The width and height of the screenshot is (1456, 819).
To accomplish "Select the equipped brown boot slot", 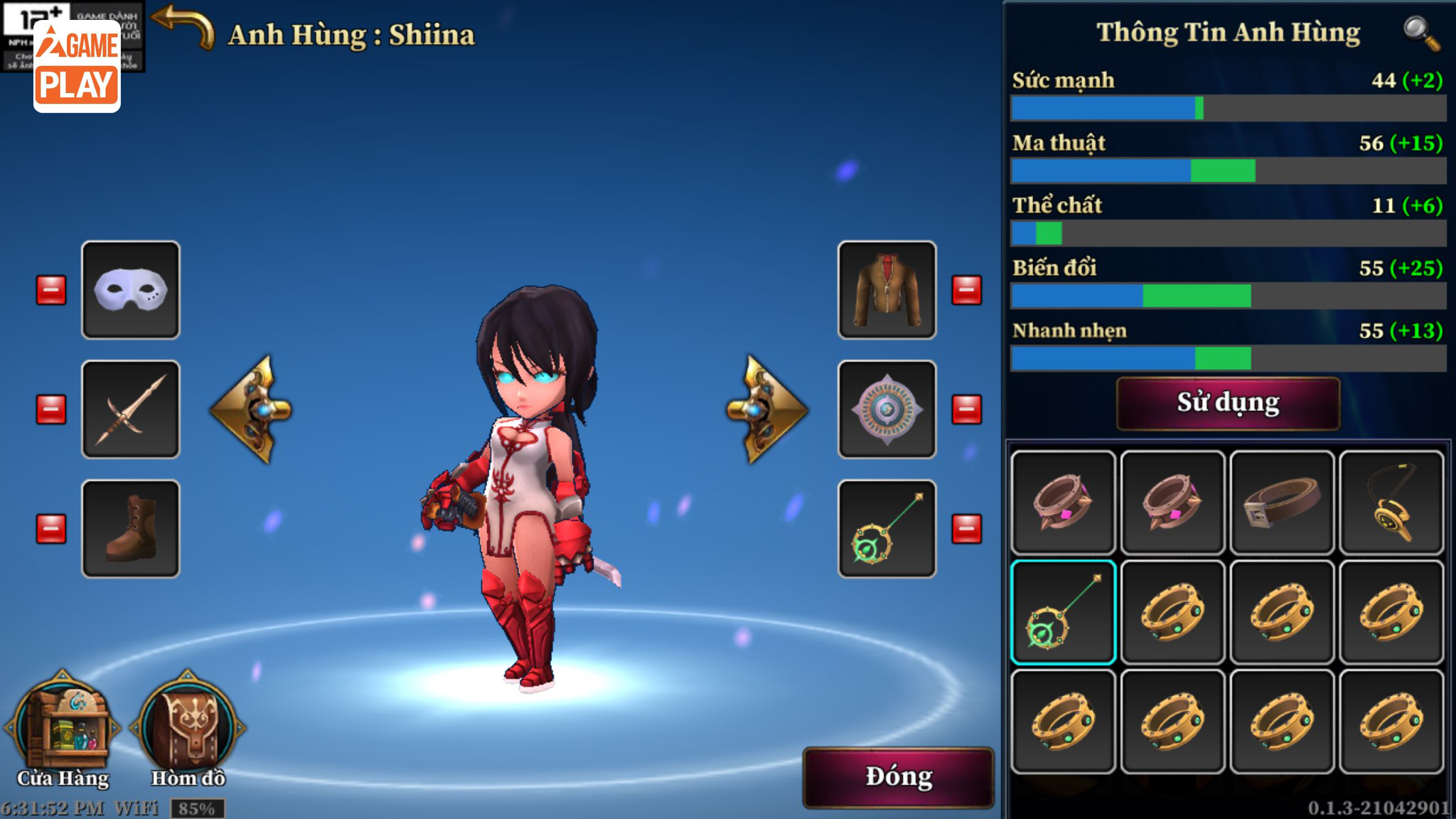I will tap(131, 529).
